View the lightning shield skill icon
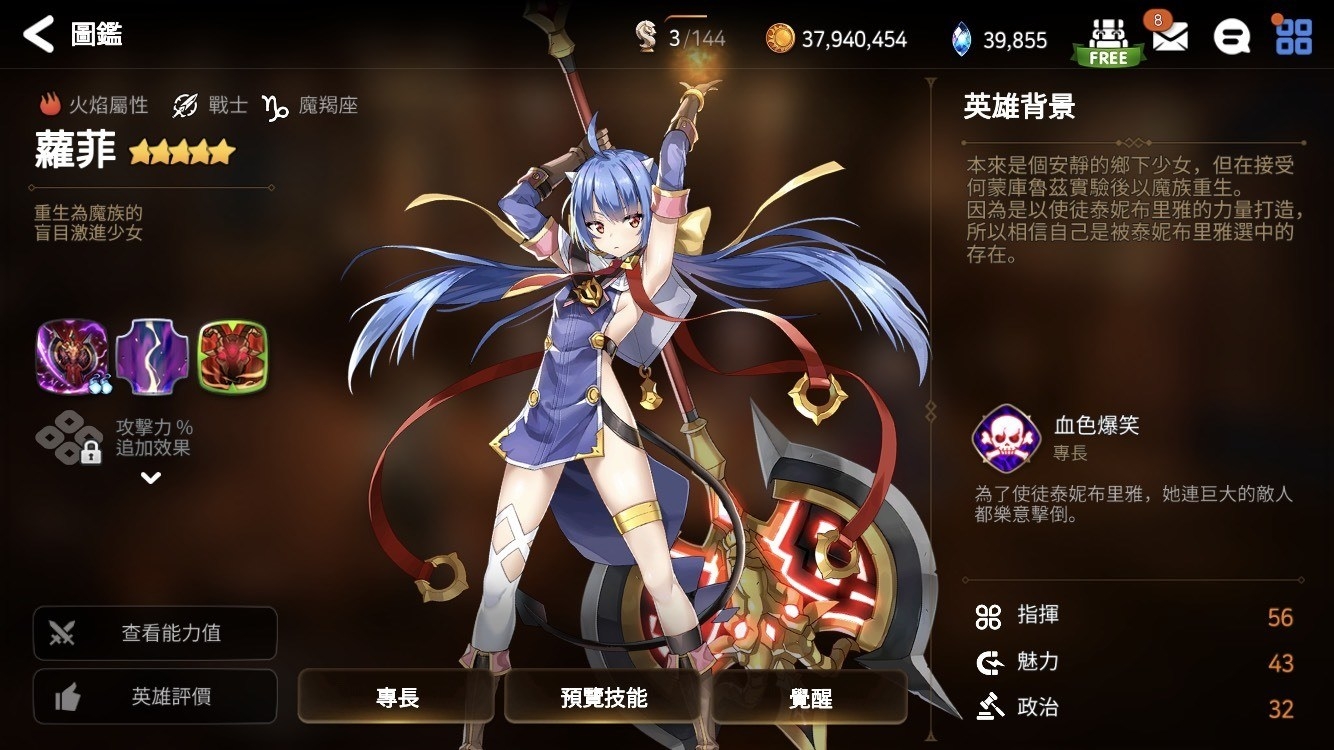This screenshot has width=1334, height=750. [152, 356]
